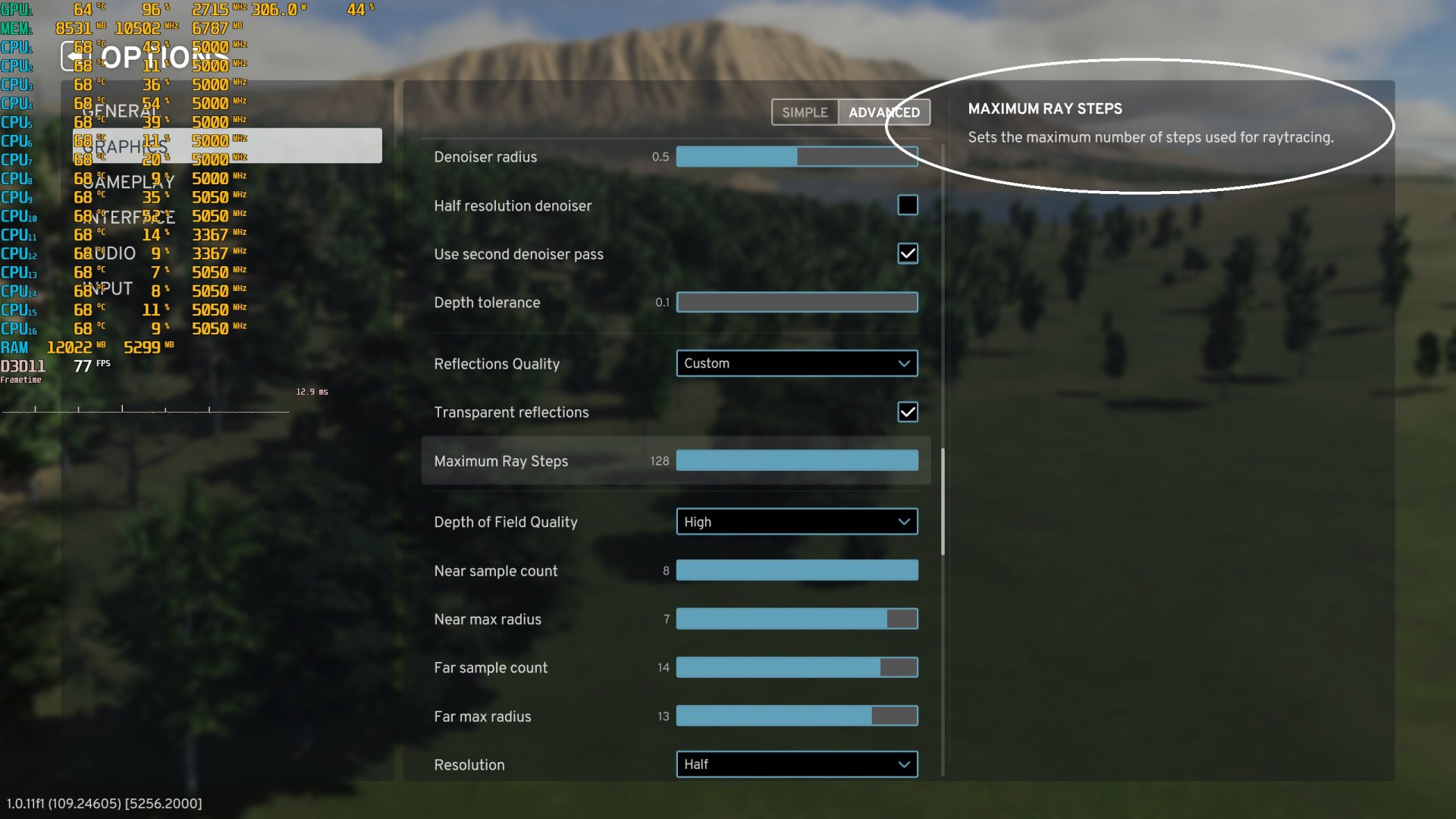Uncheck Transparent reflections
1456x819 pixels.
907,412
